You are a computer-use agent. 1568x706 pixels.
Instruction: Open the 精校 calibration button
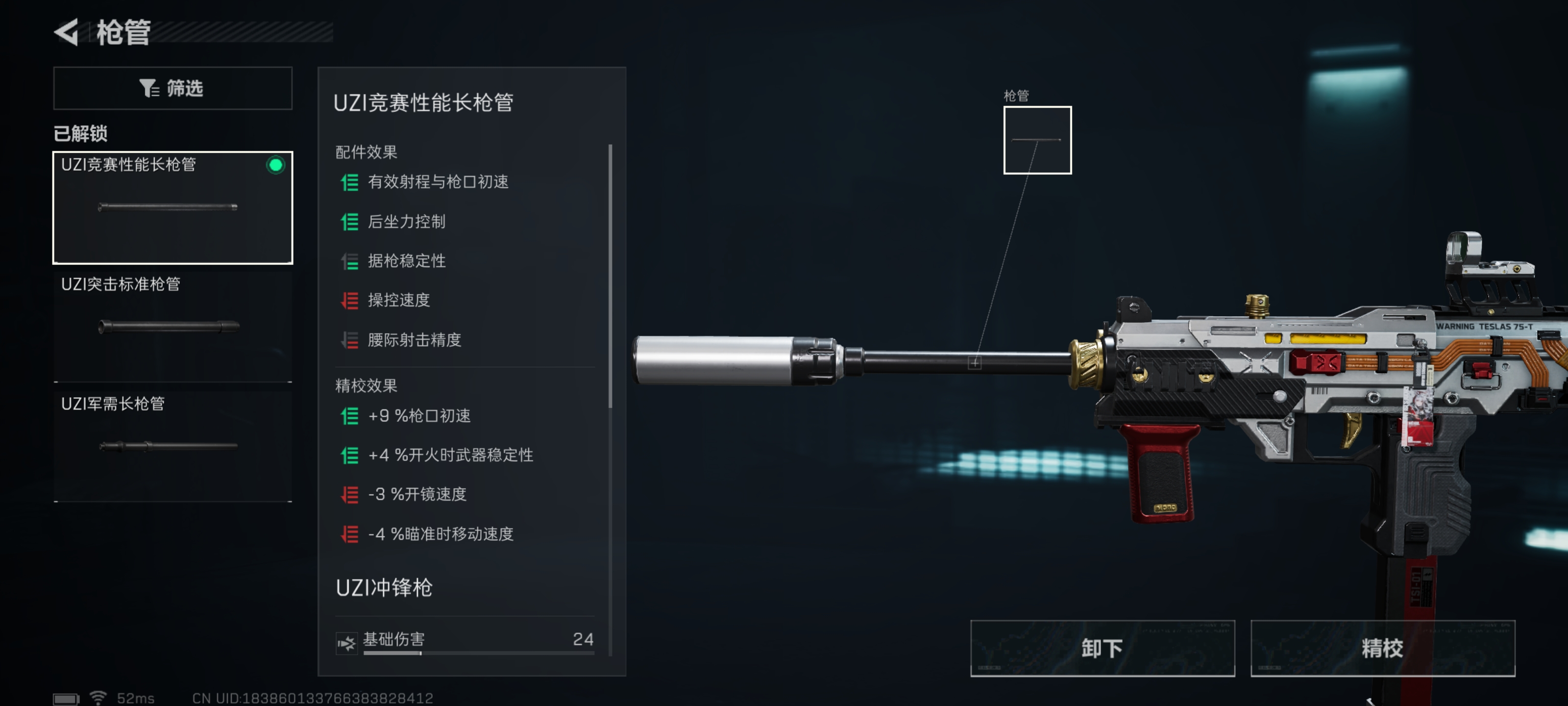pos(1382,648)
